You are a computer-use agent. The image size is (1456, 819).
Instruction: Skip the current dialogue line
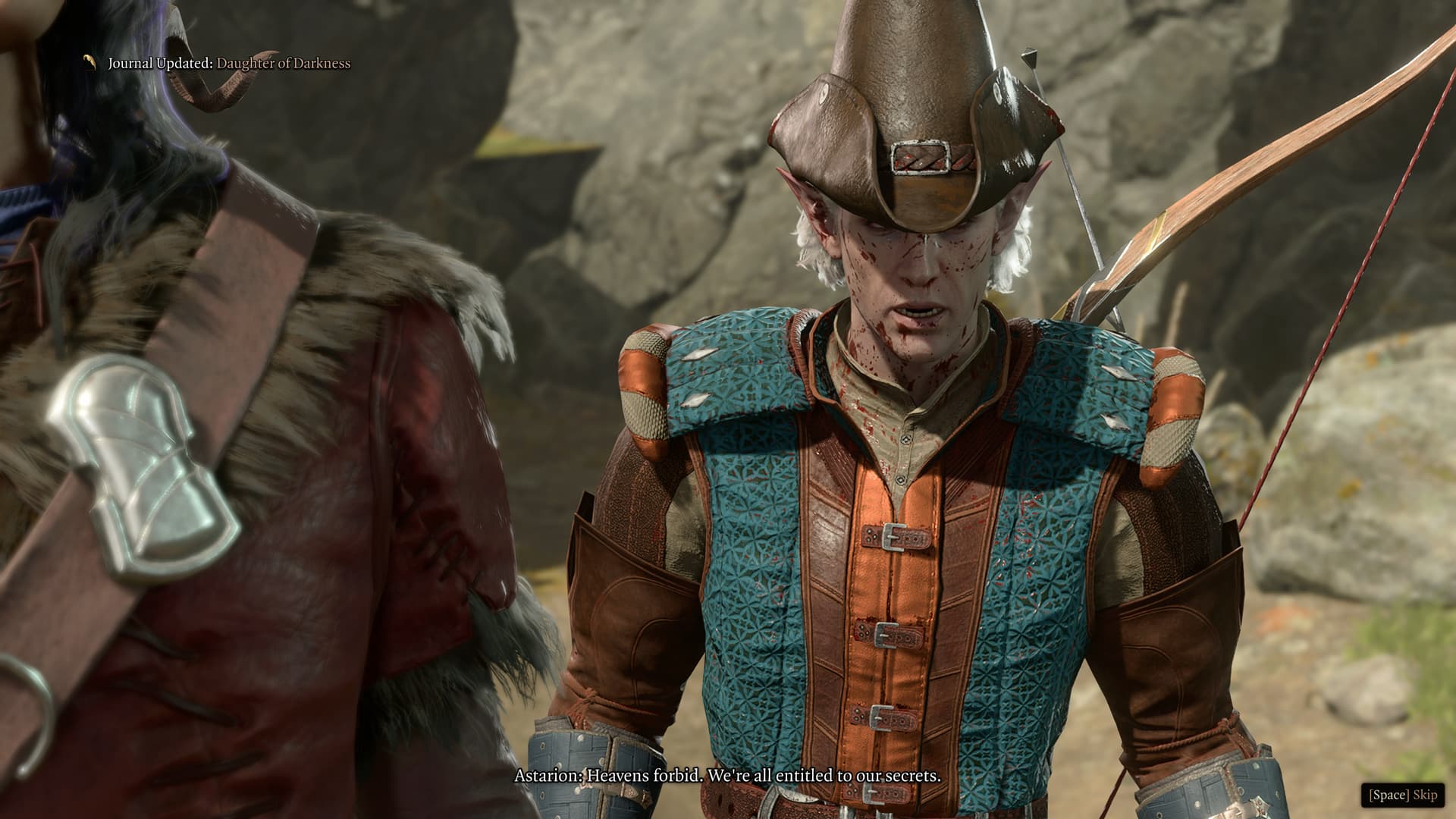(x=1402, y=795)
